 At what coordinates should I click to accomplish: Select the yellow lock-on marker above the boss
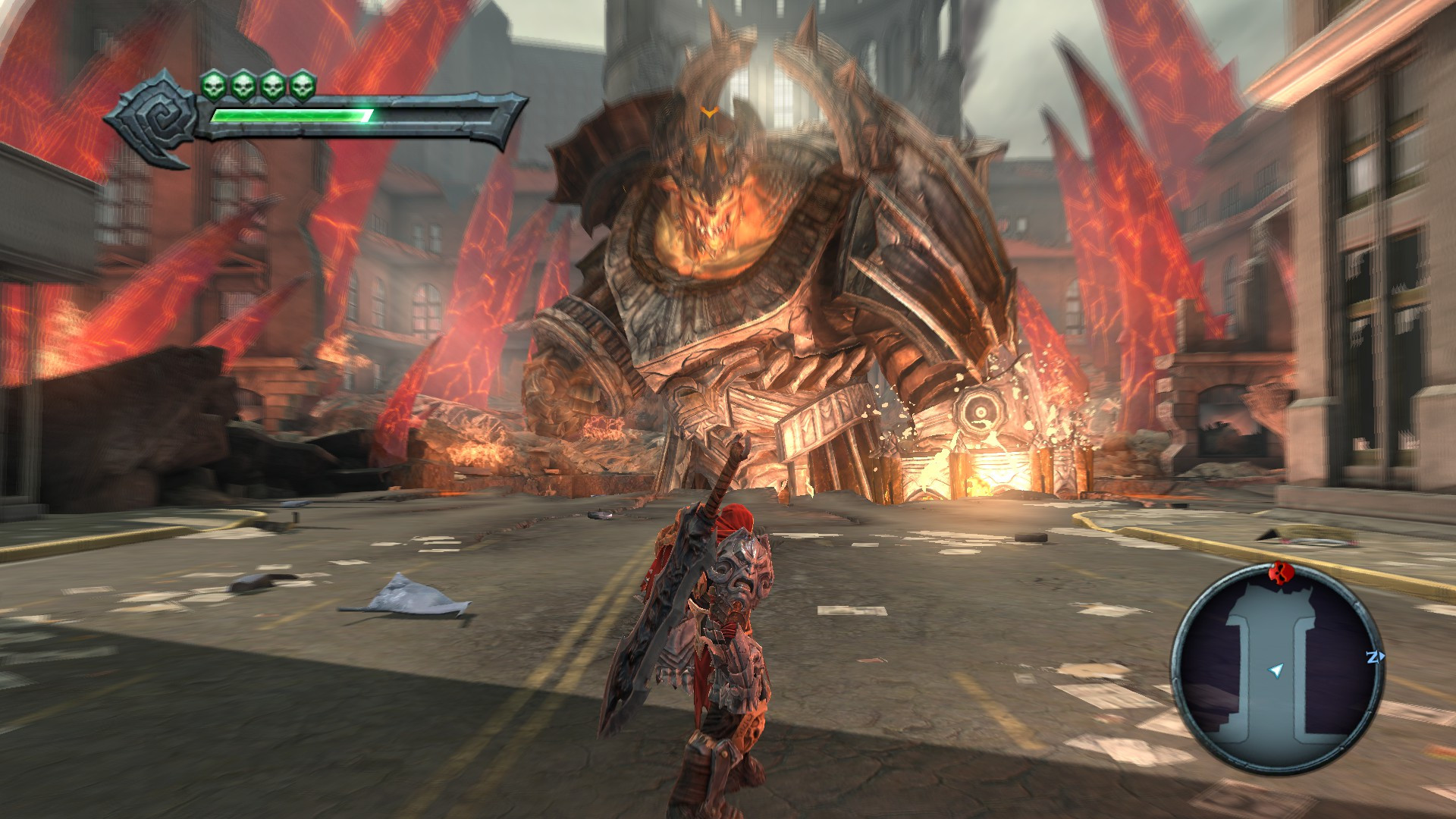(709, 112)
